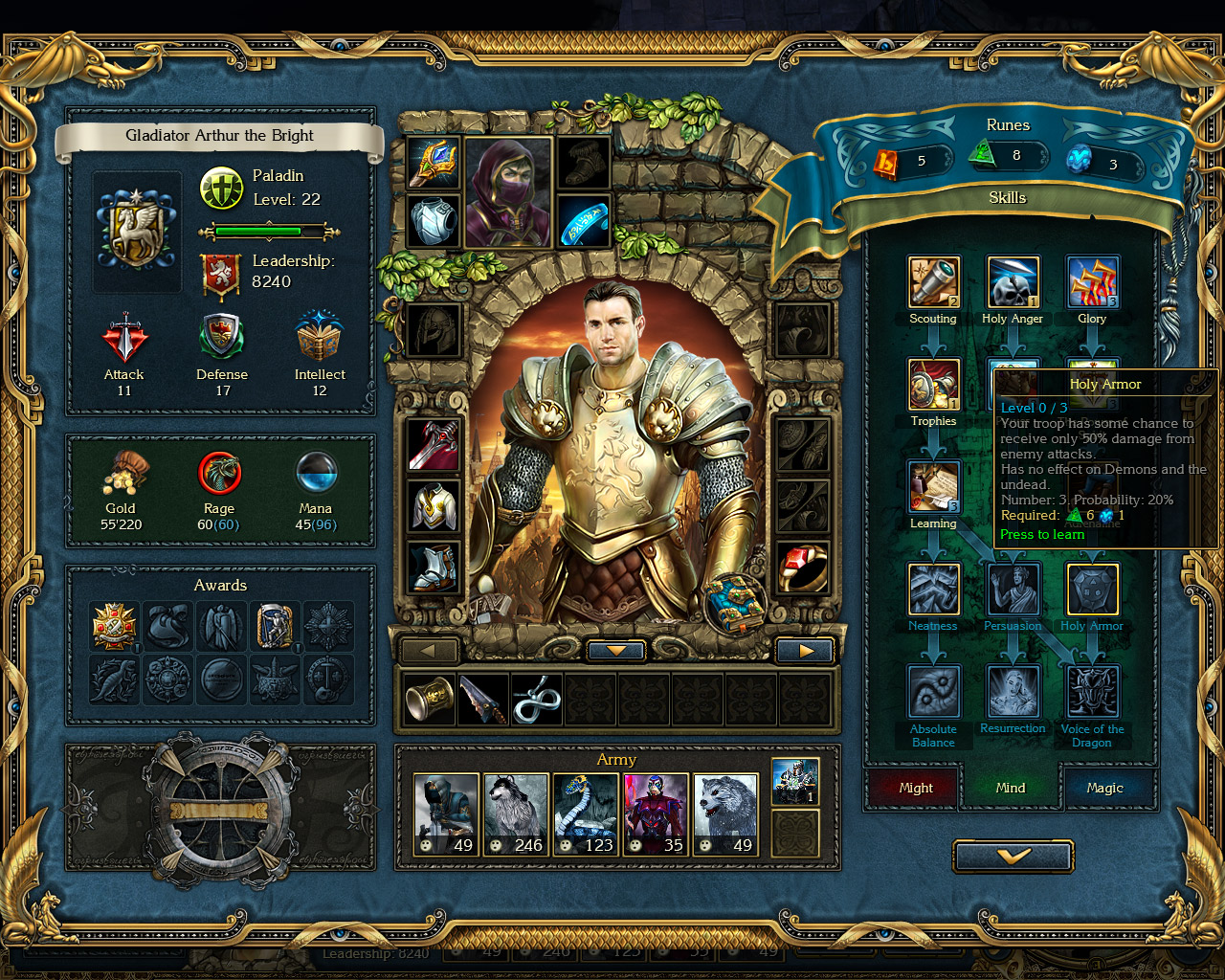This screenshot has height=980, width=1225.
Task: Open the Rage indicator icon
Action: (x=218, y=473)
